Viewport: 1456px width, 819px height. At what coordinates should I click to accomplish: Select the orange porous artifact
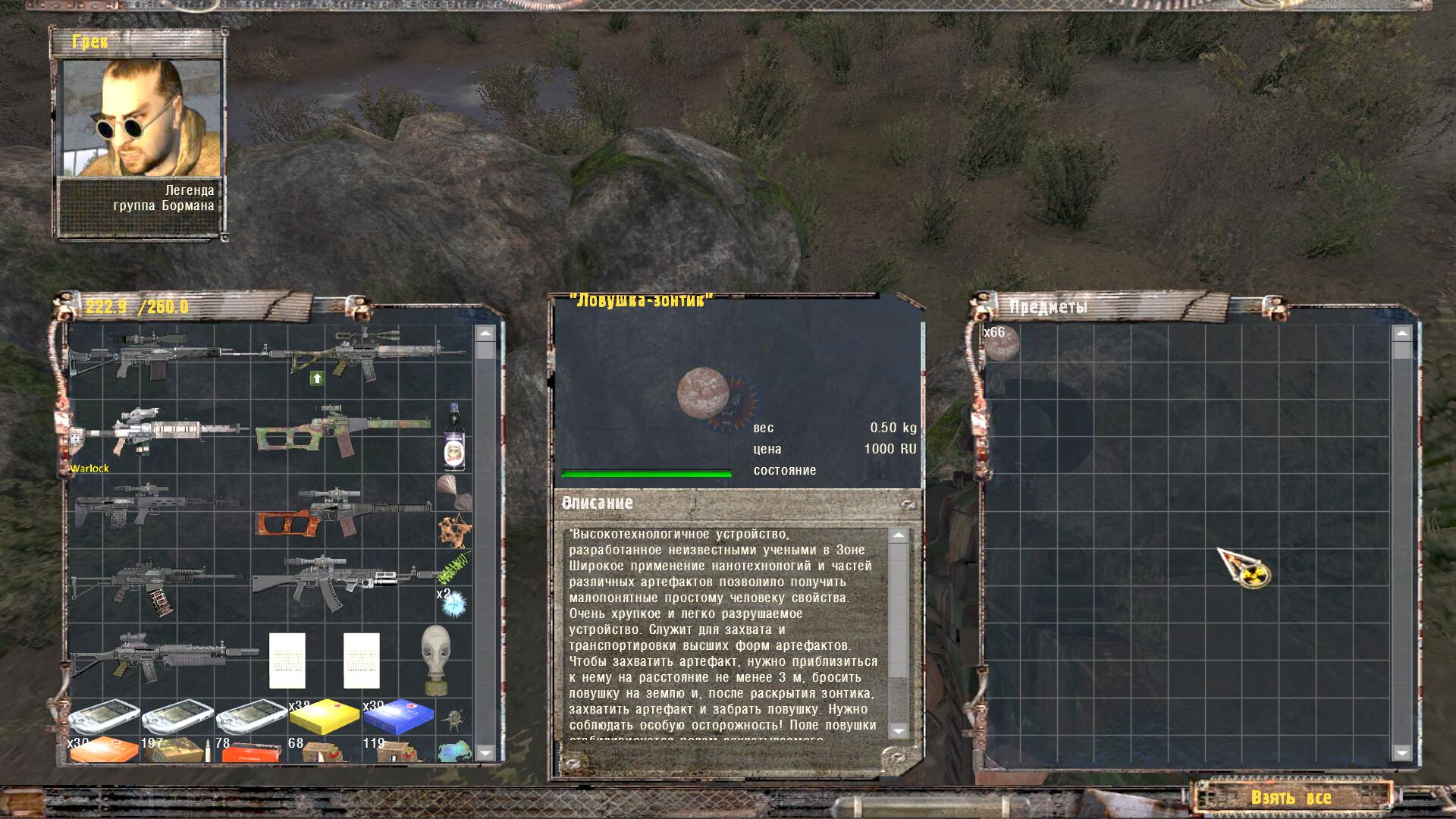point(454,529)
